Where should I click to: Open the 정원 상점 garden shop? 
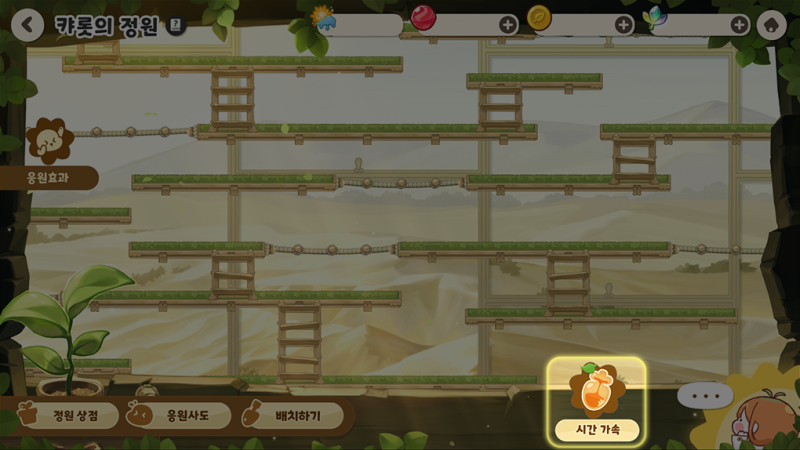[x=70, y=415]
